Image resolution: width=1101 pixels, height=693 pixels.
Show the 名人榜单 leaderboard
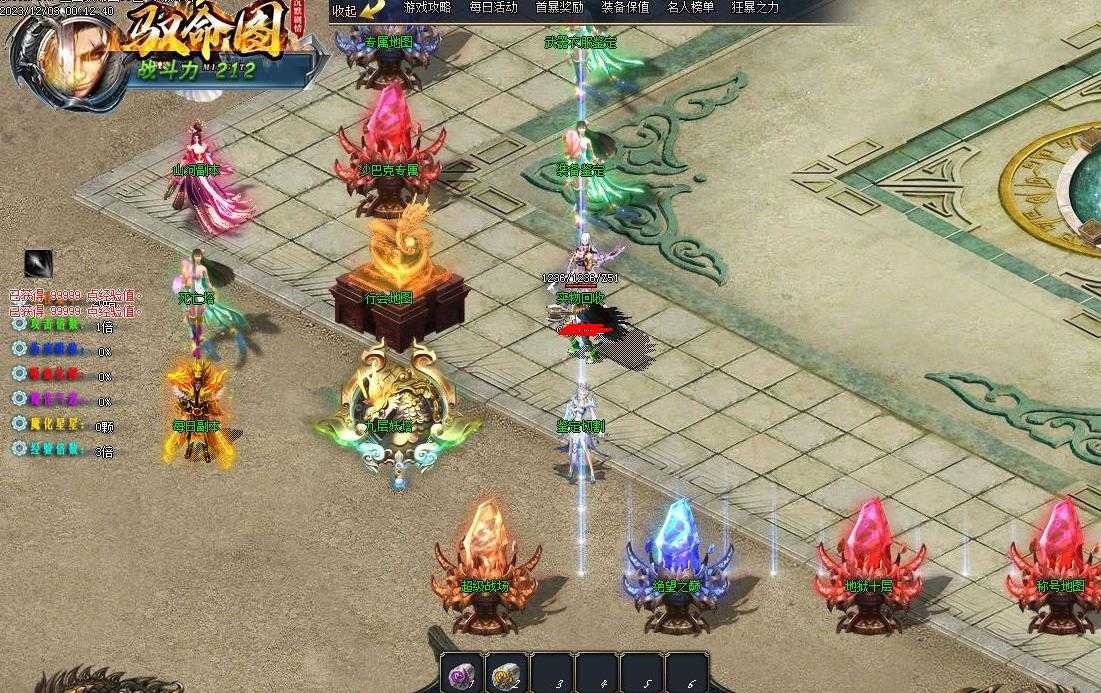tap(690, 8)
